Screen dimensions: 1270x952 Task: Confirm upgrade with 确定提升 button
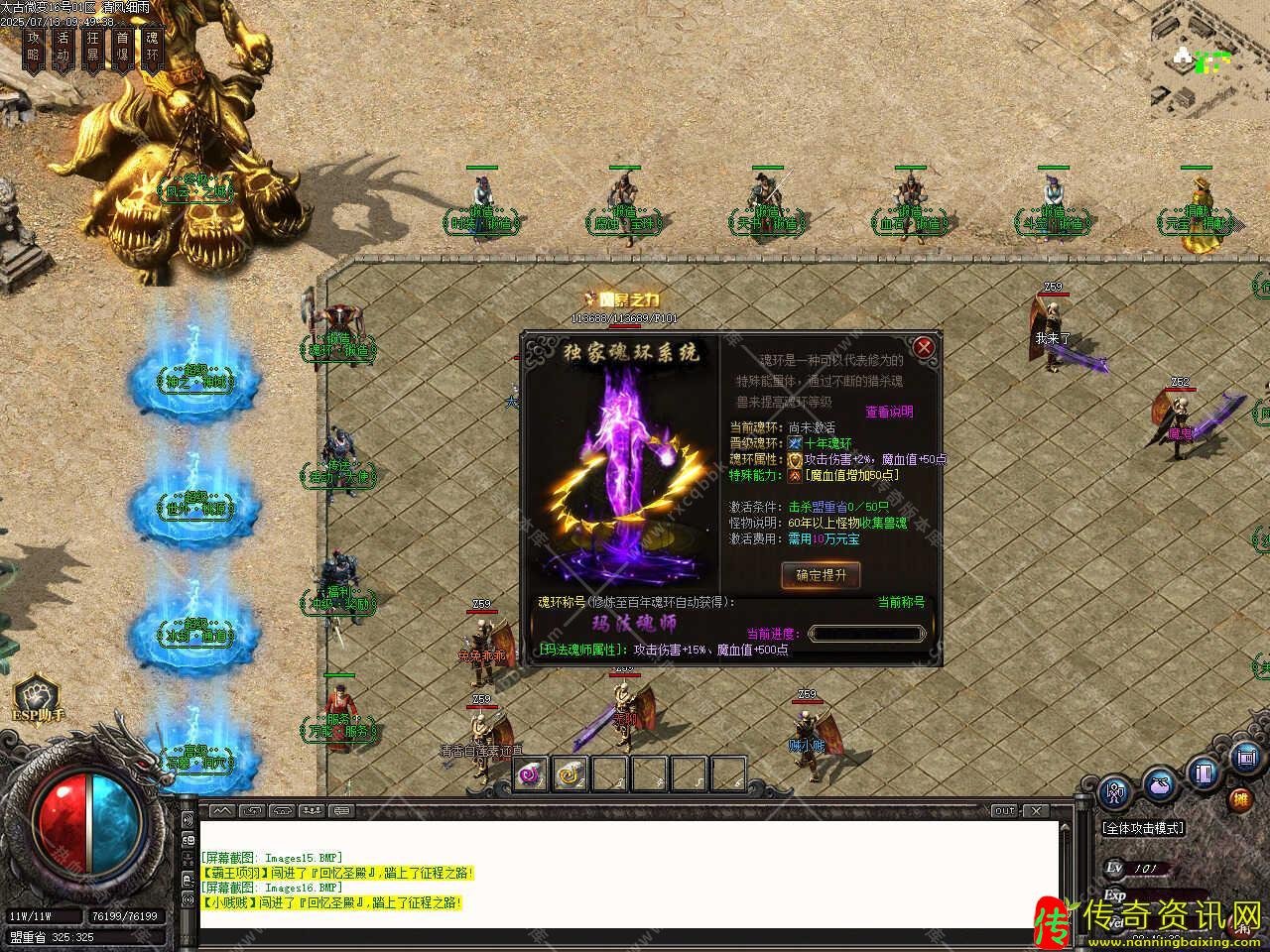point(821,575)
